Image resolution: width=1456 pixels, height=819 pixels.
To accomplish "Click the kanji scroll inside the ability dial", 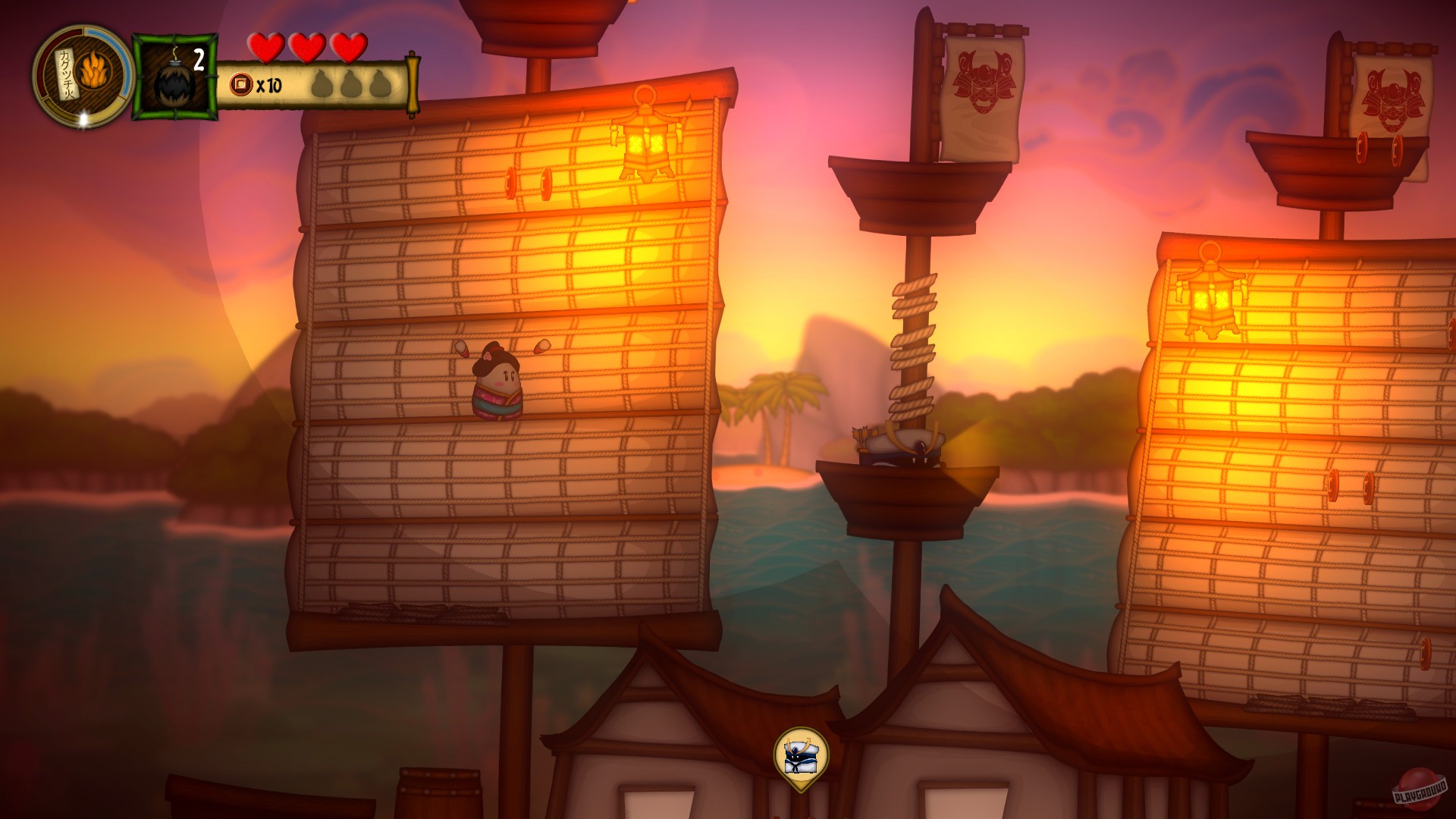I will click(x=67, y=71).
